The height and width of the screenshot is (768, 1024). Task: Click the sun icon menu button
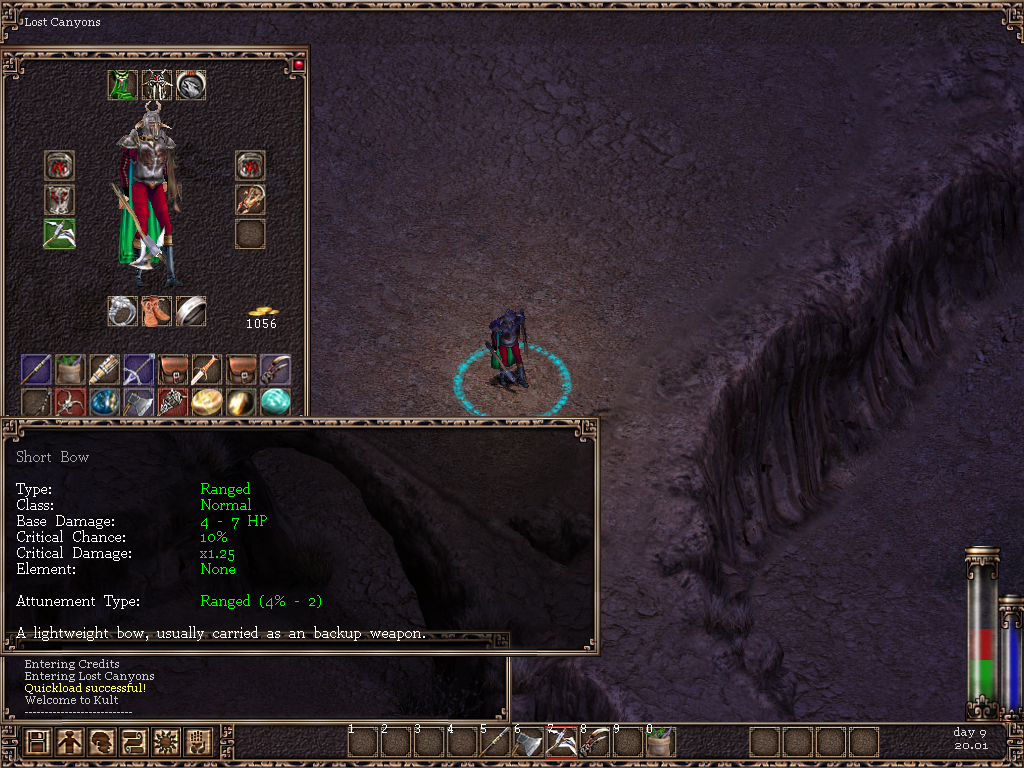(165, 742)
